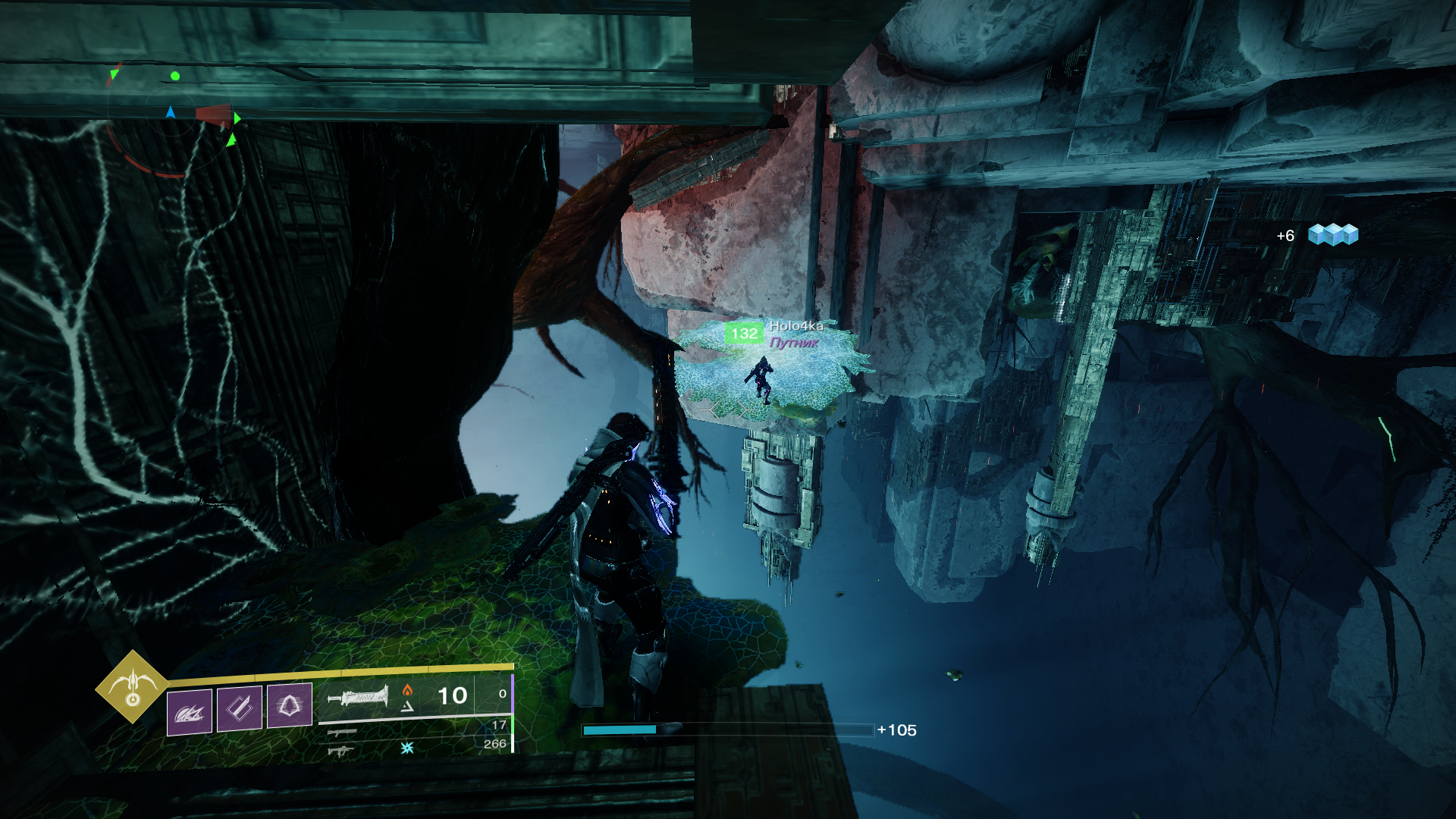
Task: Use the purple grenade ability icon
Action: point(189,711)
